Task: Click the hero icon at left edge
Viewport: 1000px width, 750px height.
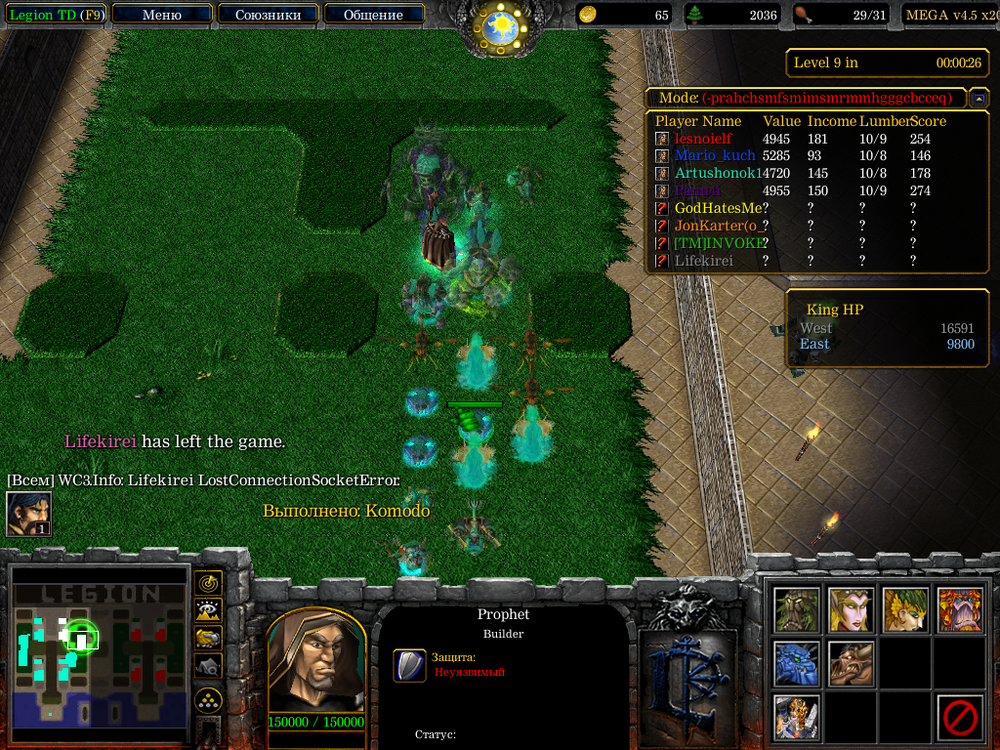Action: [29, 514]
